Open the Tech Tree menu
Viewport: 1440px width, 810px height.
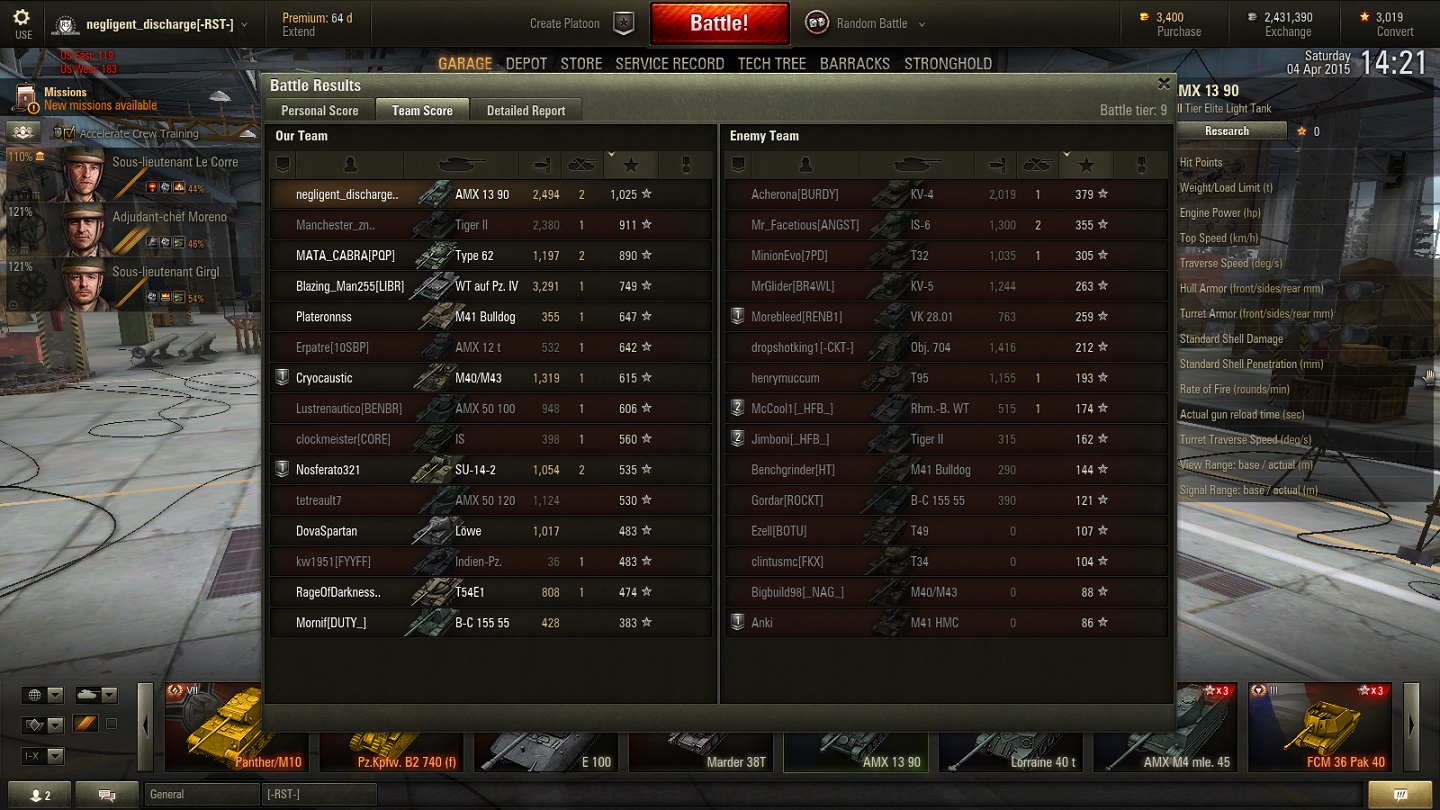tap(771, 63)
